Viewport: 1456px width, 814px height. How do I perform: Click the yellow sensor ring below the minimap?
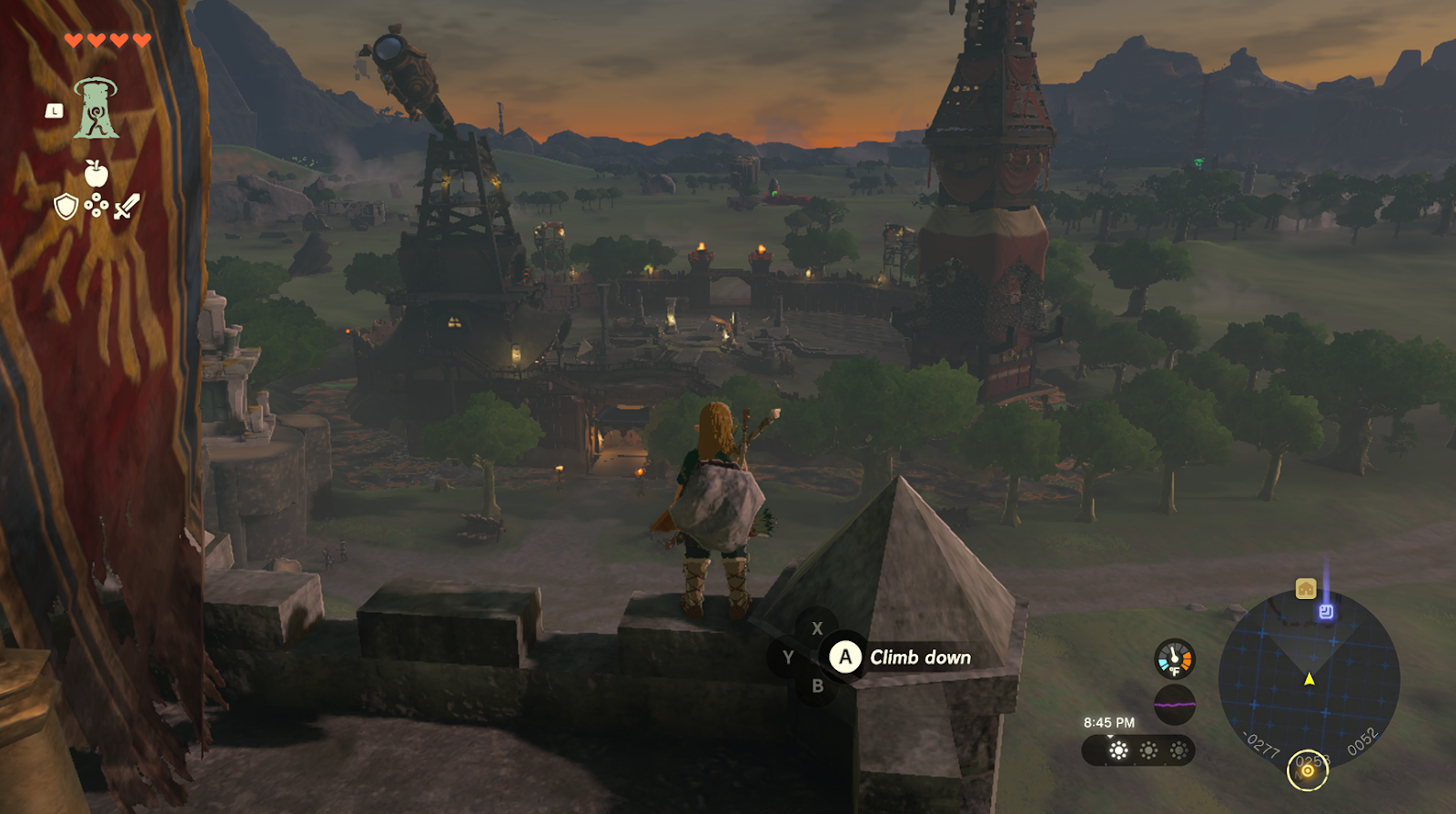click(x=1308, y=771)
